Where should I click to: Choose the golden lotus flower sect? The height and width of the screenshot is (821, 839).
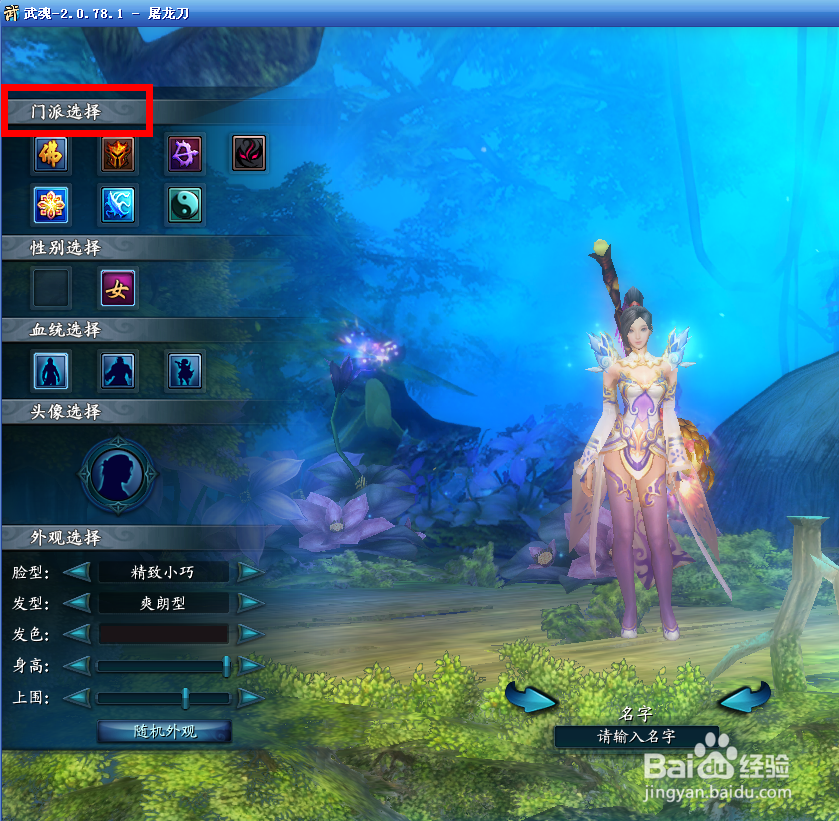point(52,204)
